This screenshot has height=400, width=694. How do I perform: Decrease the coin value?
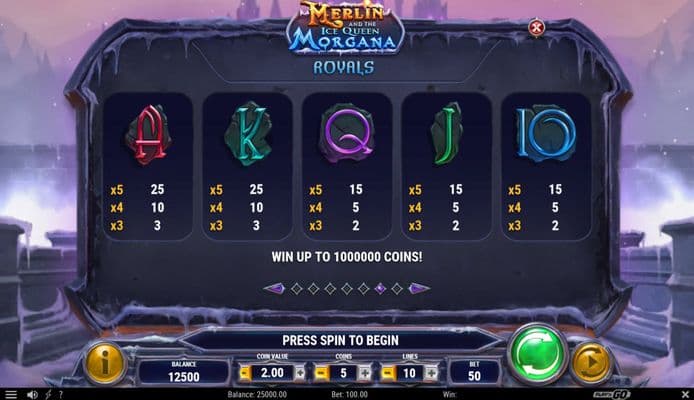244,373
